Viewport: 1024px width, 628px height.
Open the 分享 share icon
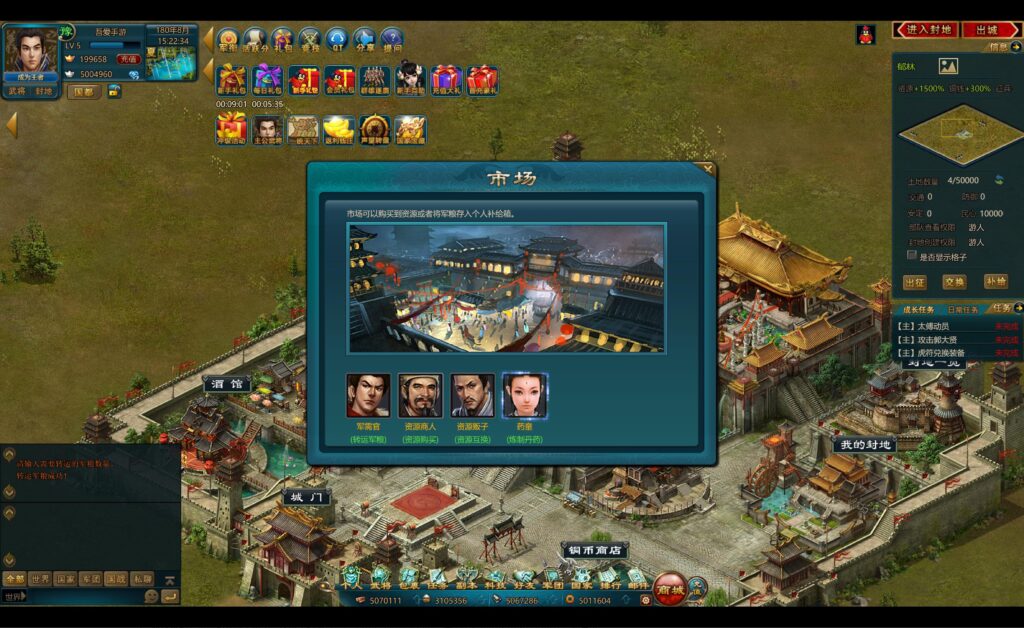(x=365, y=40)
